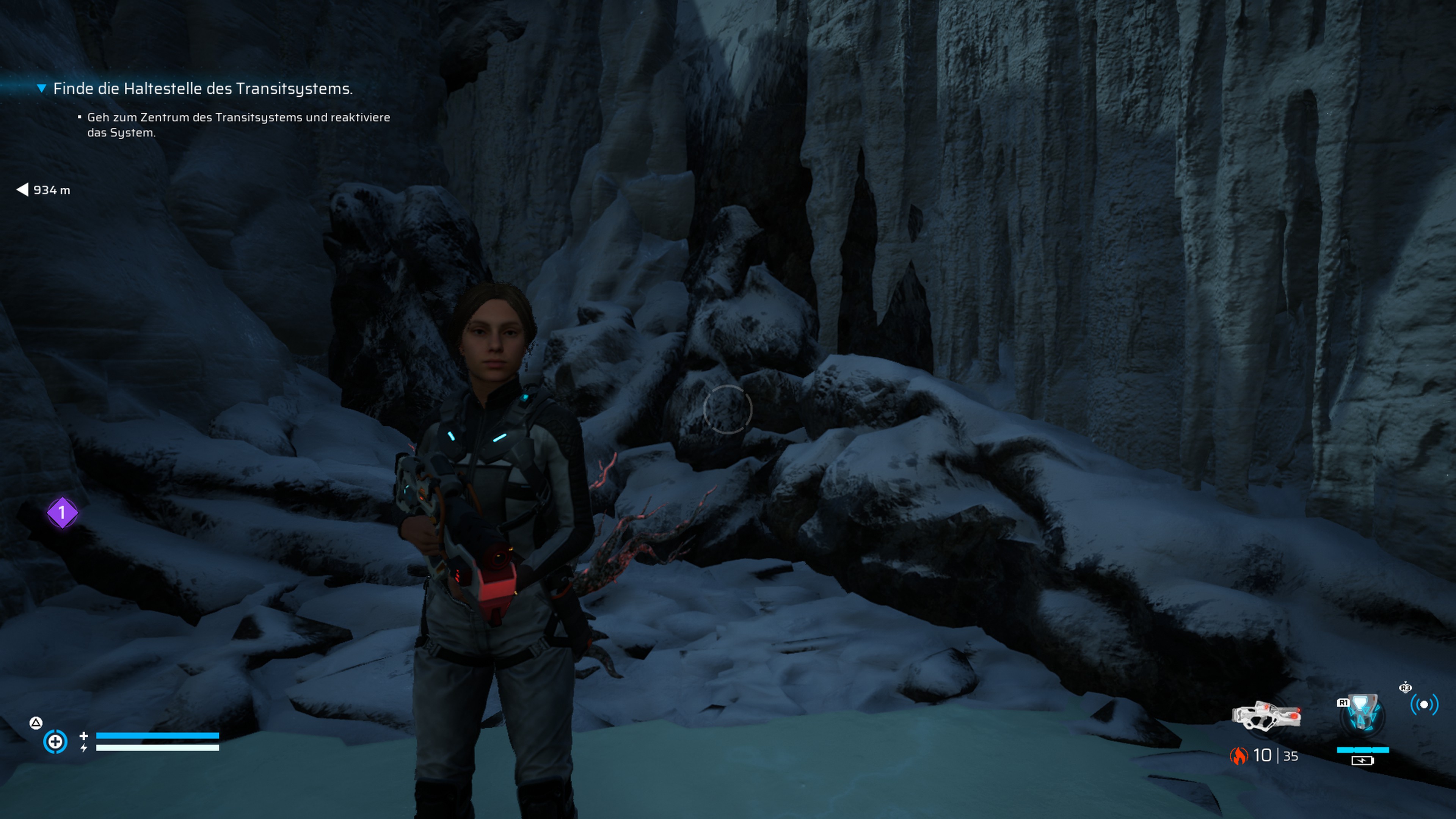Image resolution: width=1456 pixels, height=819 pixels.
Task: Select the quest title 'Finde die Haltestelle des Transitsystems'
Action: 202,89
